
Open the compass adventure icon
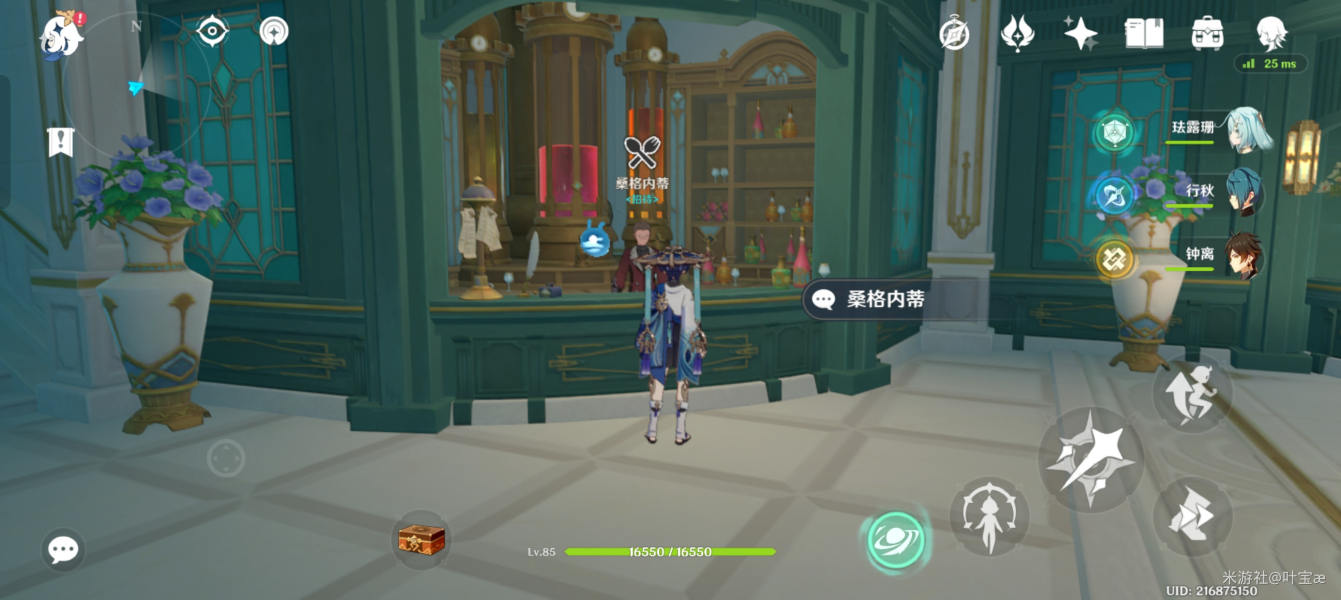[955, 35]
